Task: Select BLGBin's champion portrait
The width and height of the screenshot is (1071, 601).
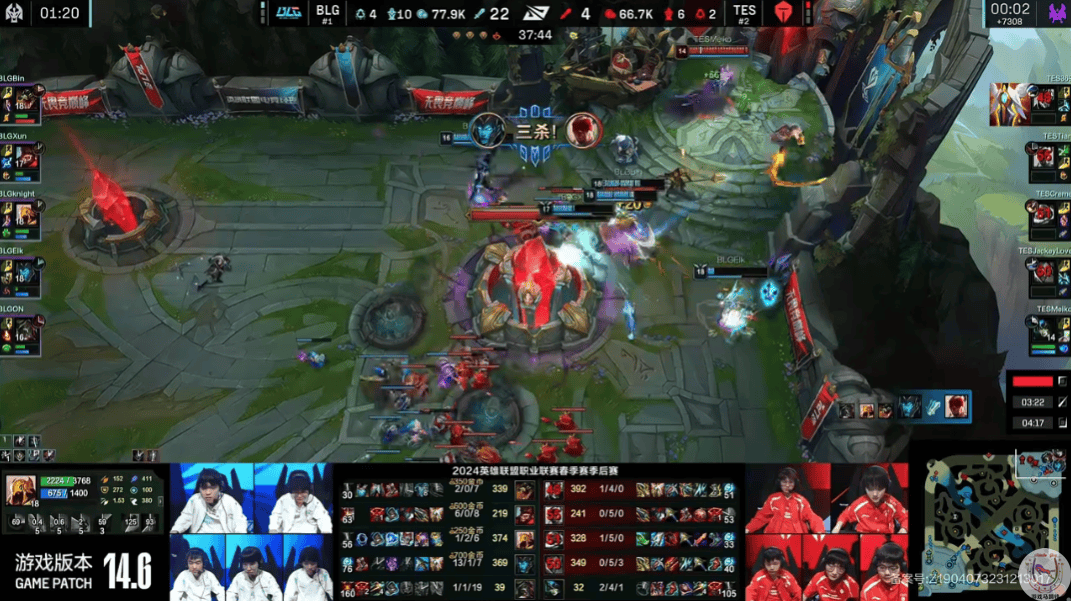Action: pyautogui.click(x=25, y=103)
